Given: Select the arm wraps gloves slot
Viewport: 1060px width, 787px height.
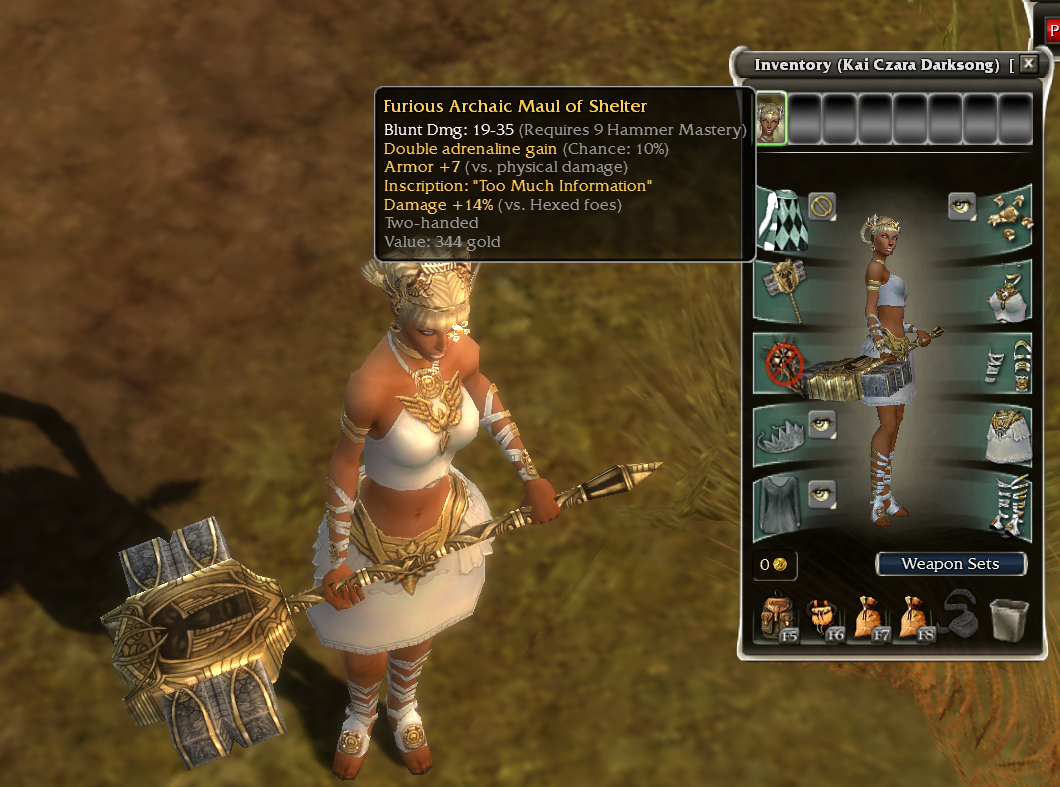Looking at the screenshot, I should click(1006, 364).
